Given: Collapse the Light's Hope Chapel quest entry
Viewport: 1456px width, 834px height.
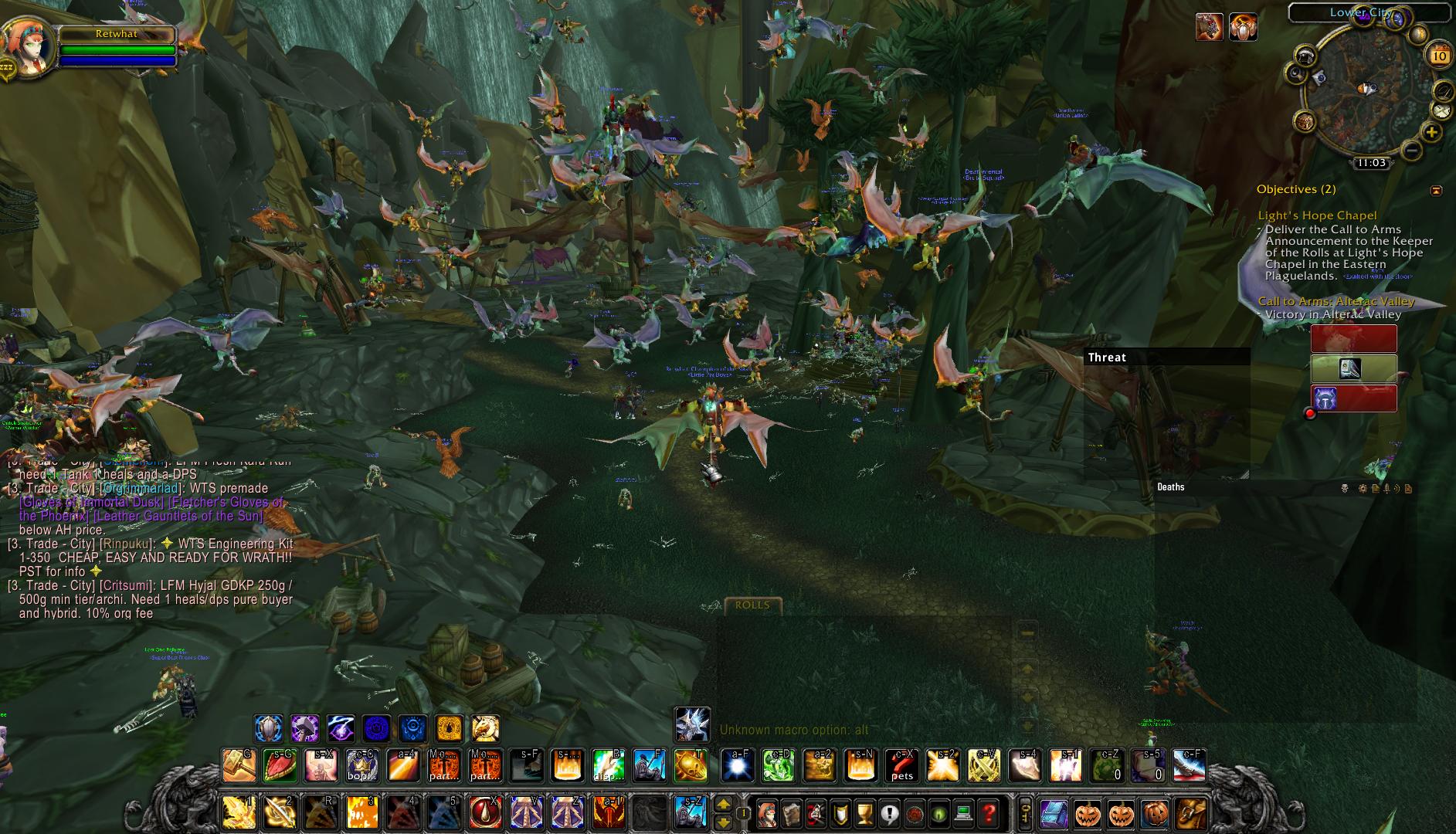Looking at the screenshot, I should click(x=1318, y=215).
